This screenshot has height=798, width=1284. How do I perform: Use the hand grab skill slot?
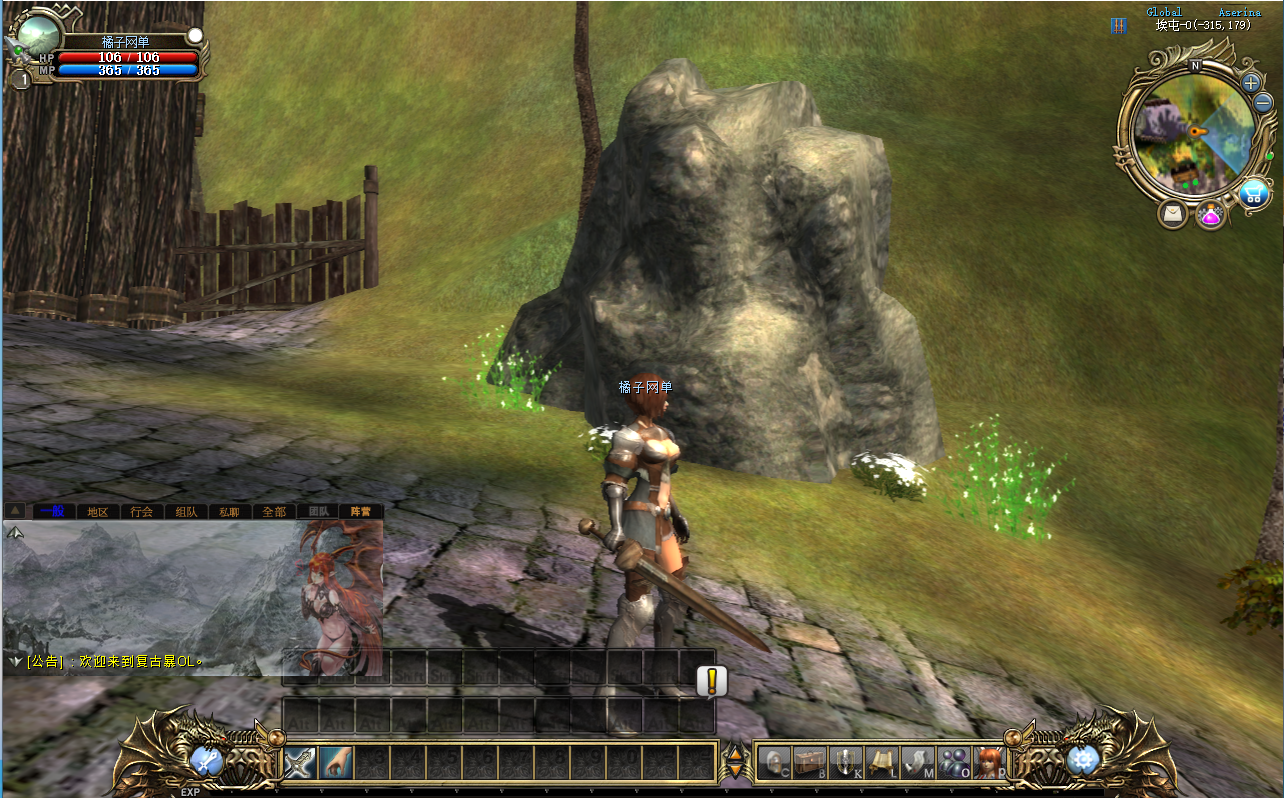click(x=336, y=763)
